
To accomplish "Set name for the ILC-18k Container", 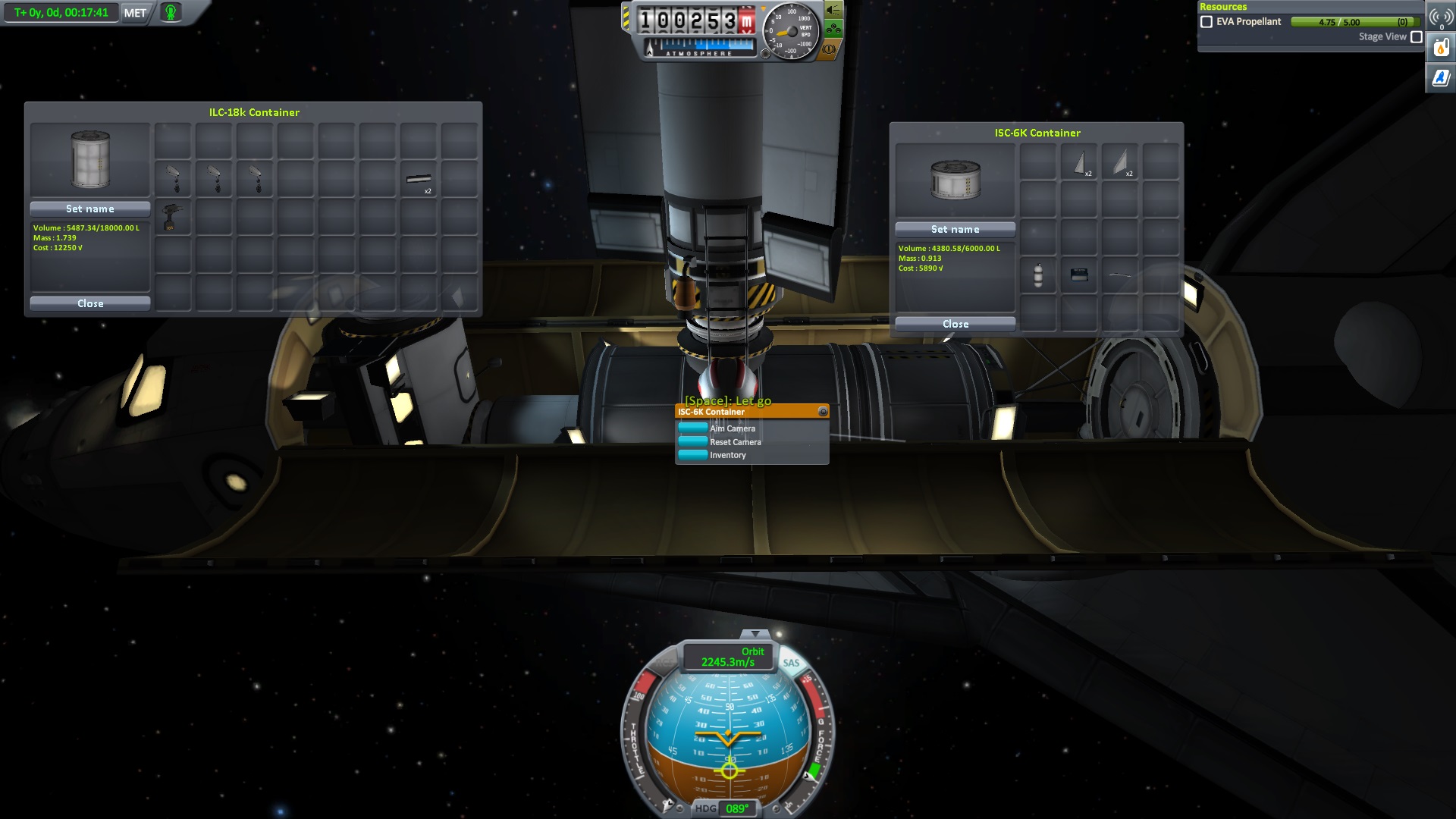I will (90, 209).
